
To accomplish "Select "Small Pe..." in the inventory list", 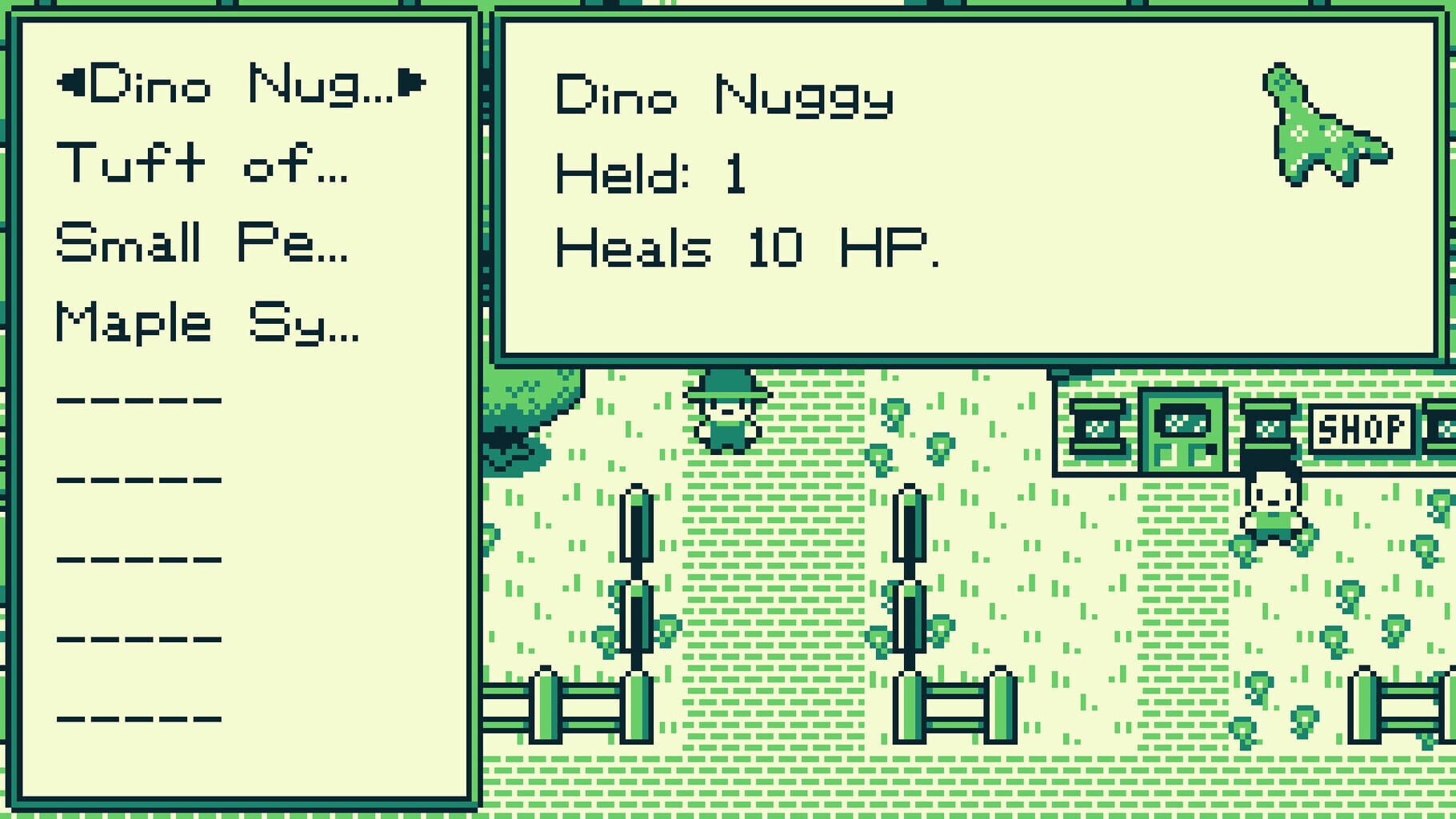I will [204, 240].
